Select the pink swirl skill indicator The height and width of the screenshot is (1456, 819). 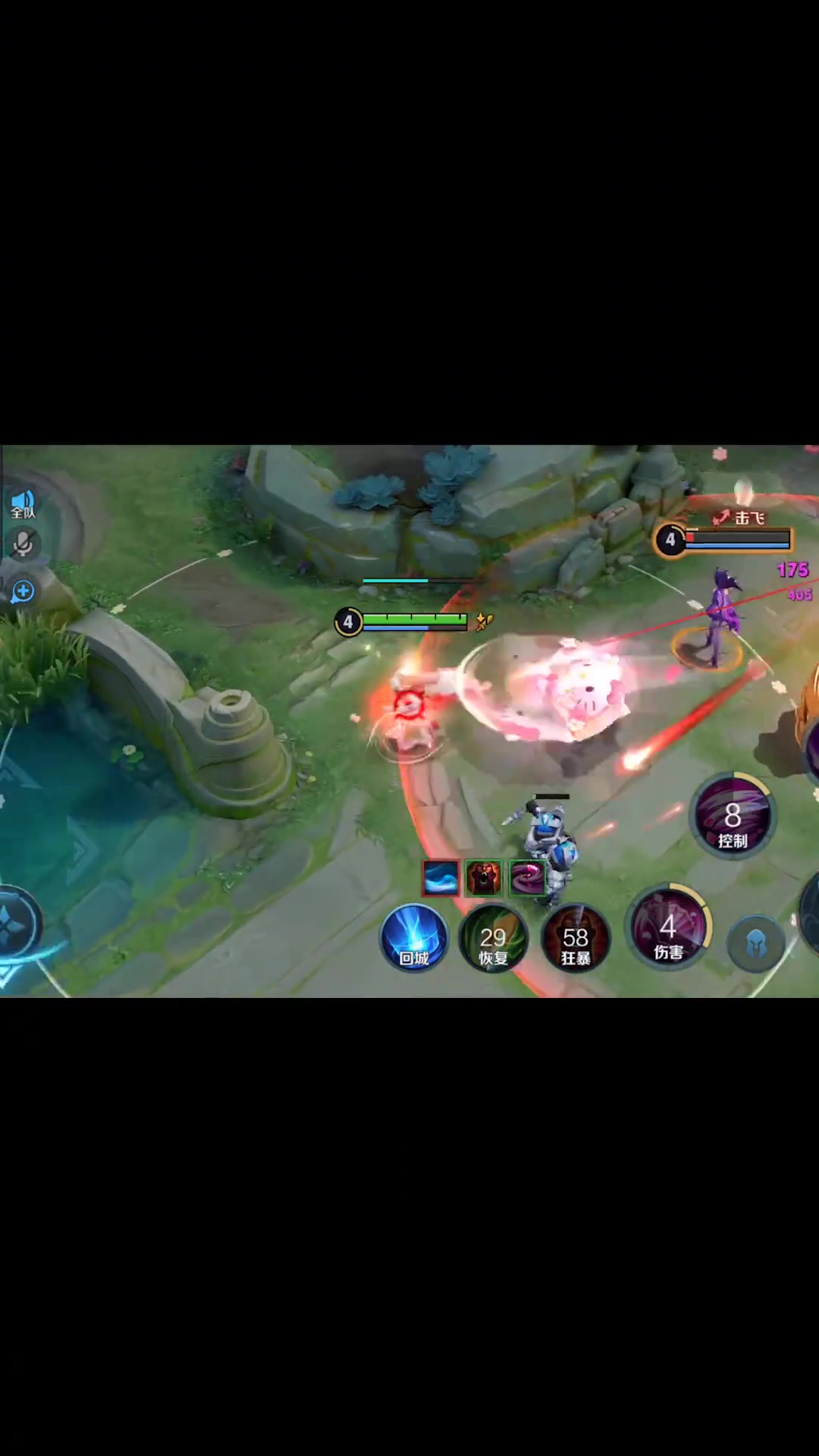(x=527, y=877)
